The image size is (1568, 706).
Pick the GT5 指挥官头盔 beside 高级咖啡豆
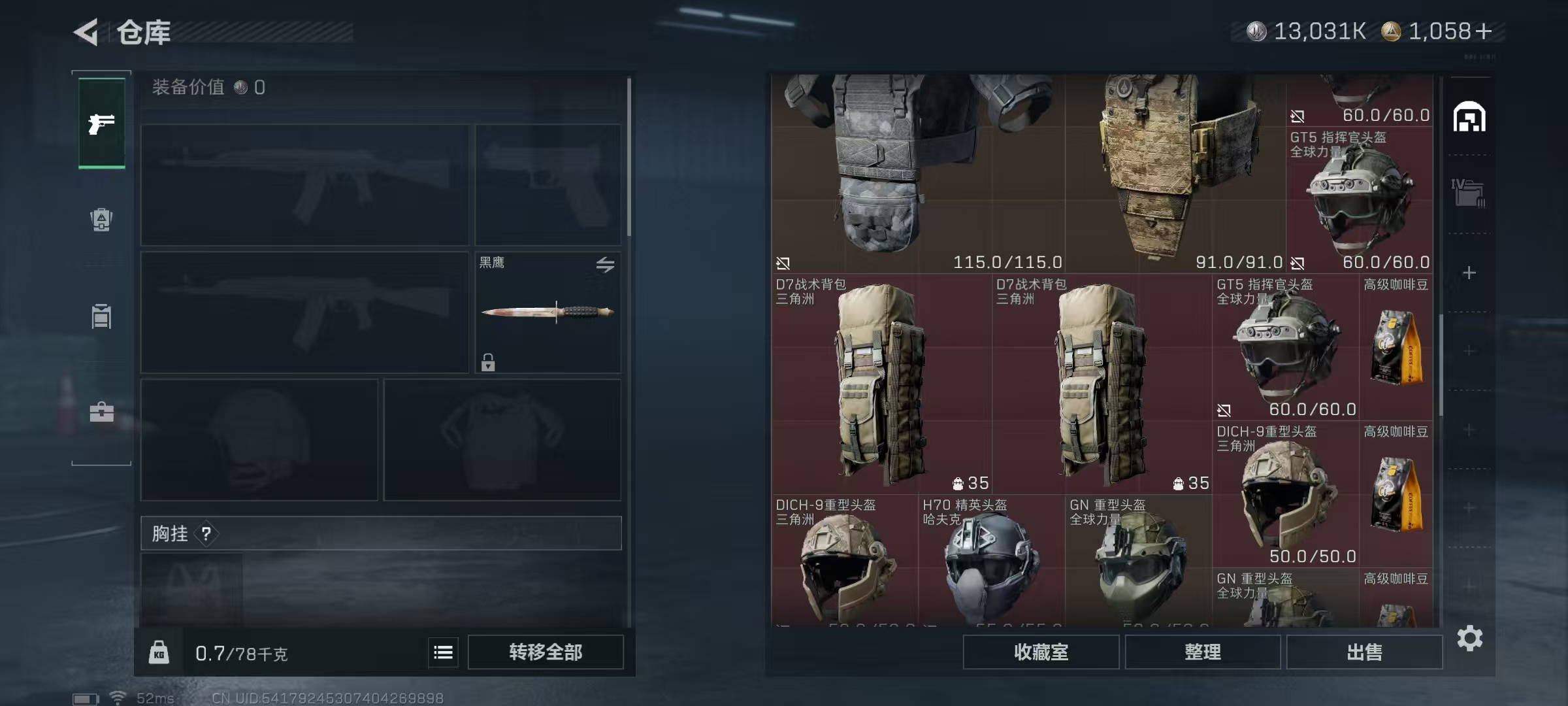(x=1285, y=346)
